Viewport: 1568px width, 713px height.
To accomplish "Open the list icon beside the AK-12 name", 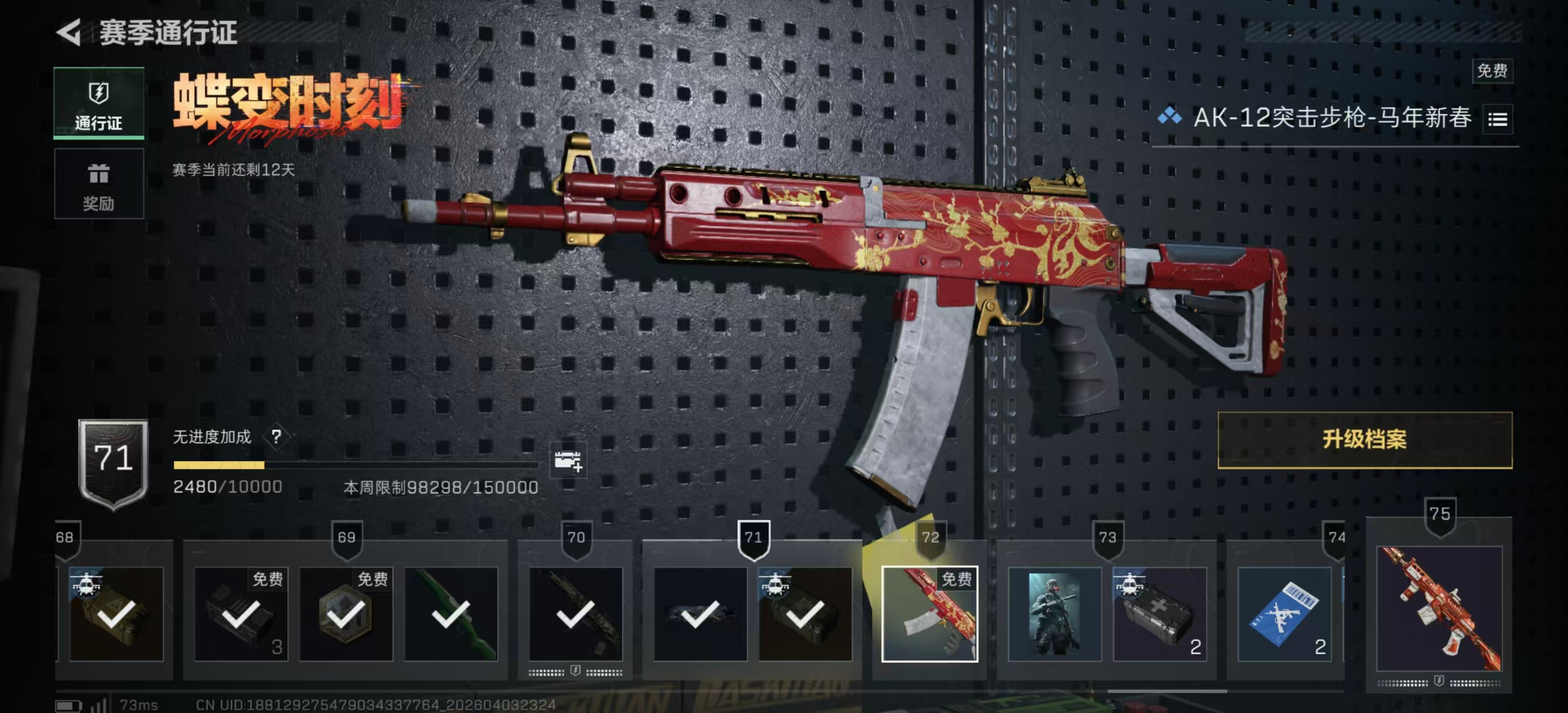I will pyautogui.click(x=1497, y=119).
